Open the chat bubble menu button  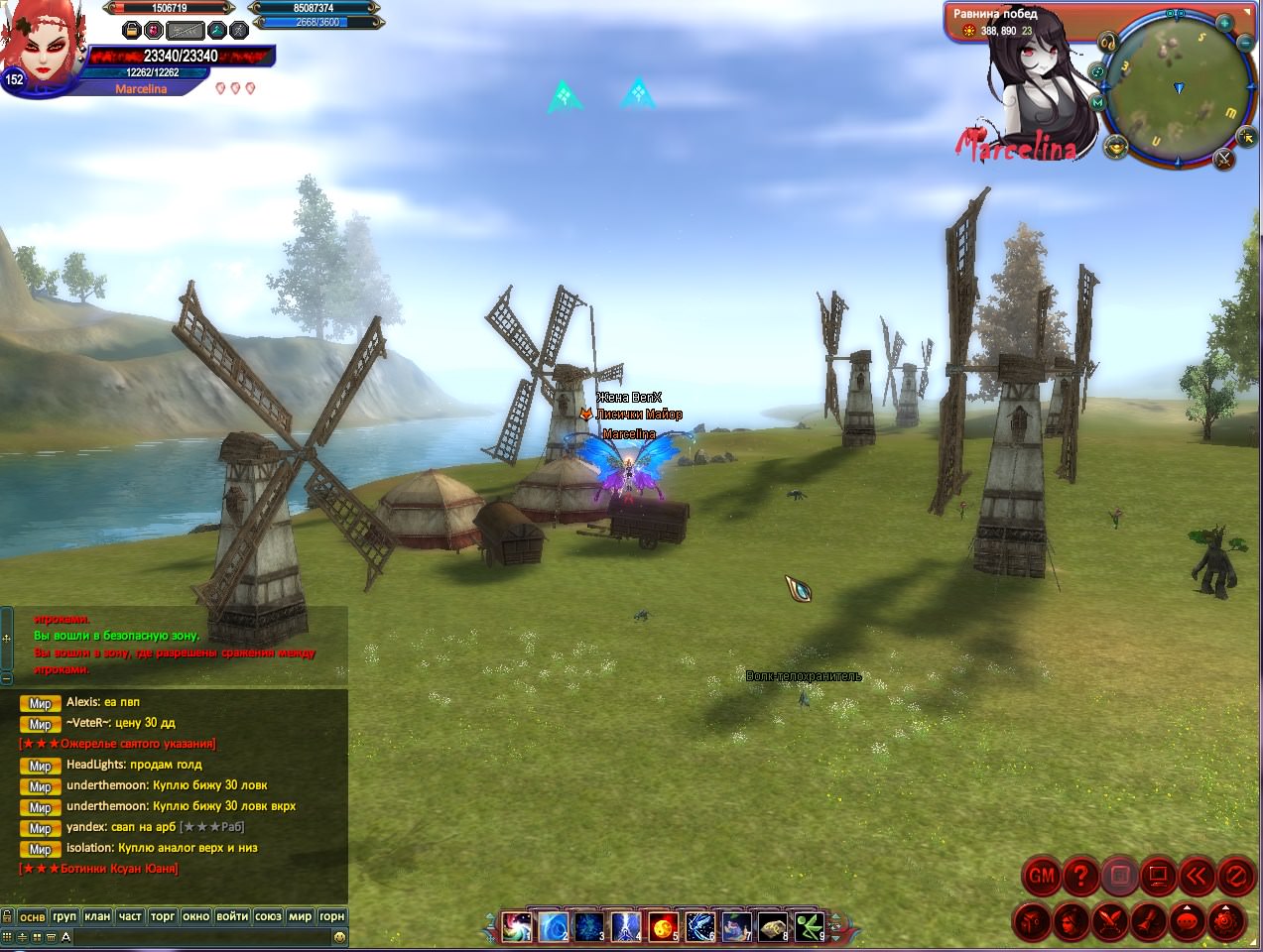pyautogui.click(x=1188, y=921)
